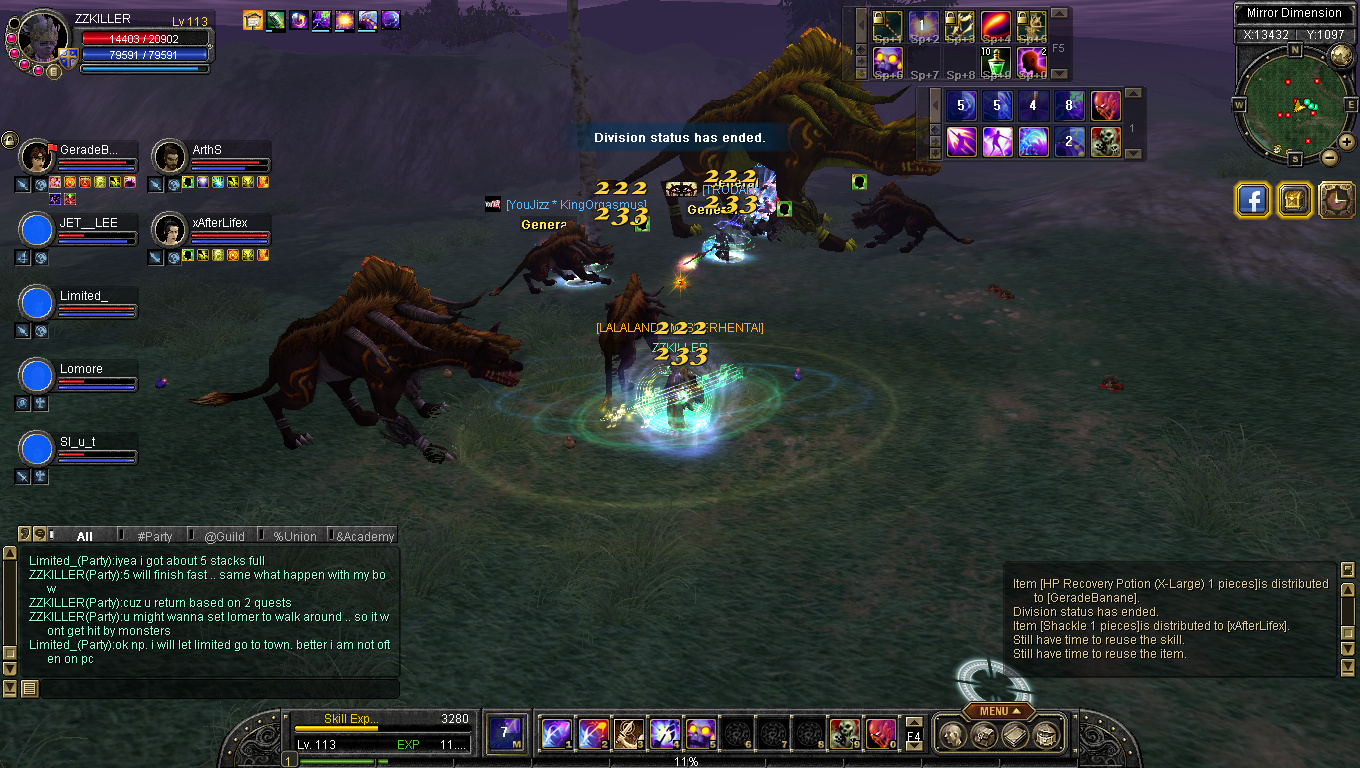Select party member GeradeB's portrait
The image size is (1360, 768).
point(37,157)
